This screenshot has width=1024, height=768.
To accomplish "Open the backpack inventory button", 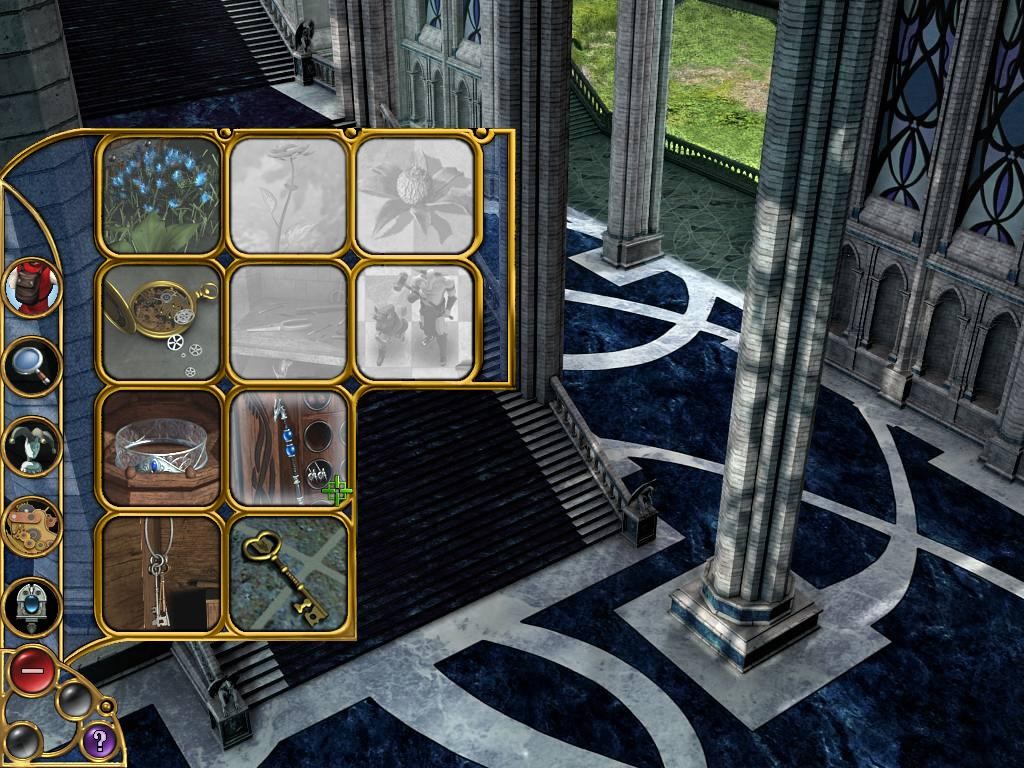I will coord(32,286).
